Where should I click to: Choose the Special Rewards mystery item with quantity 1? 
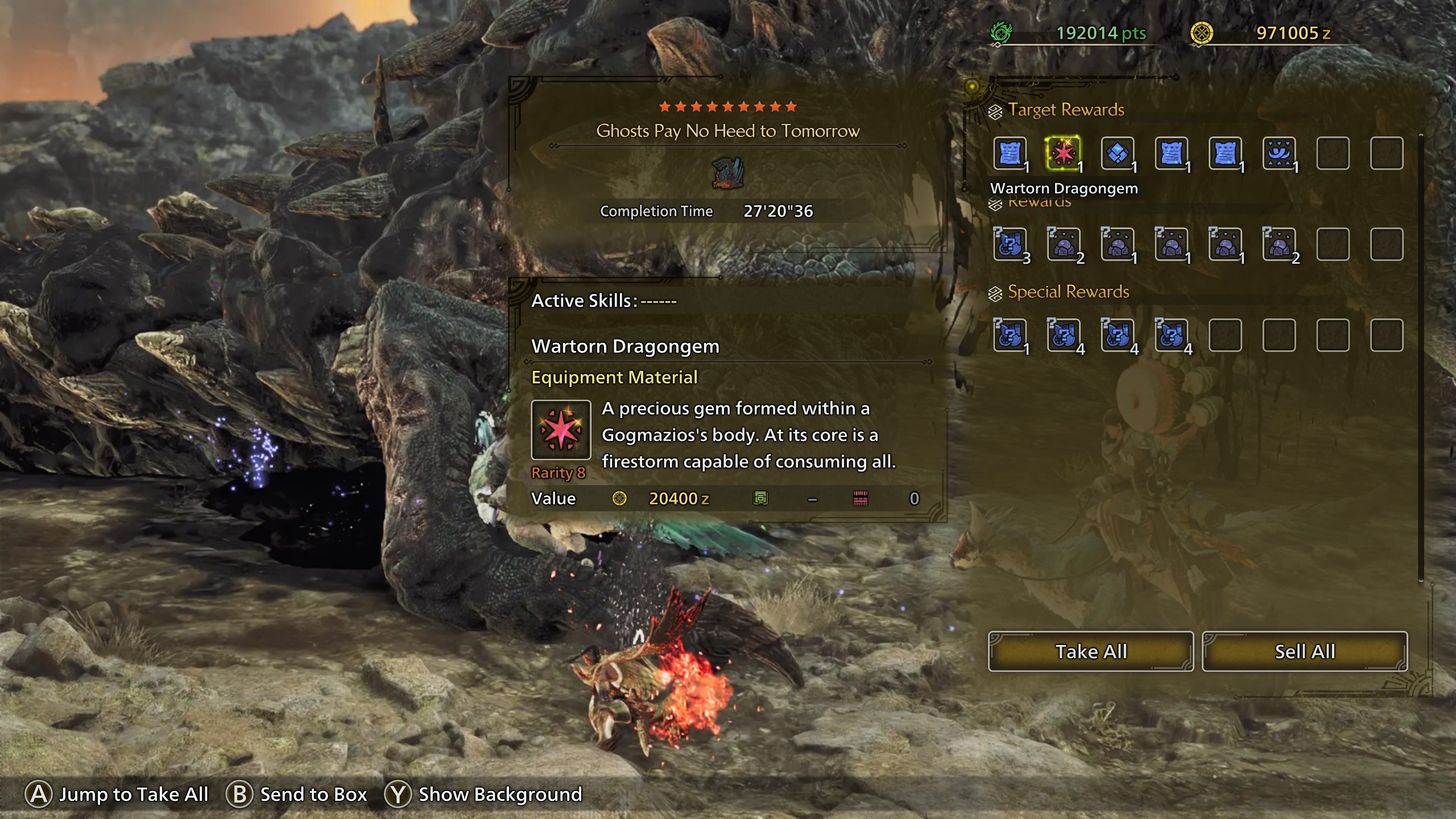pyautogui.click(x=1010, y=336)
